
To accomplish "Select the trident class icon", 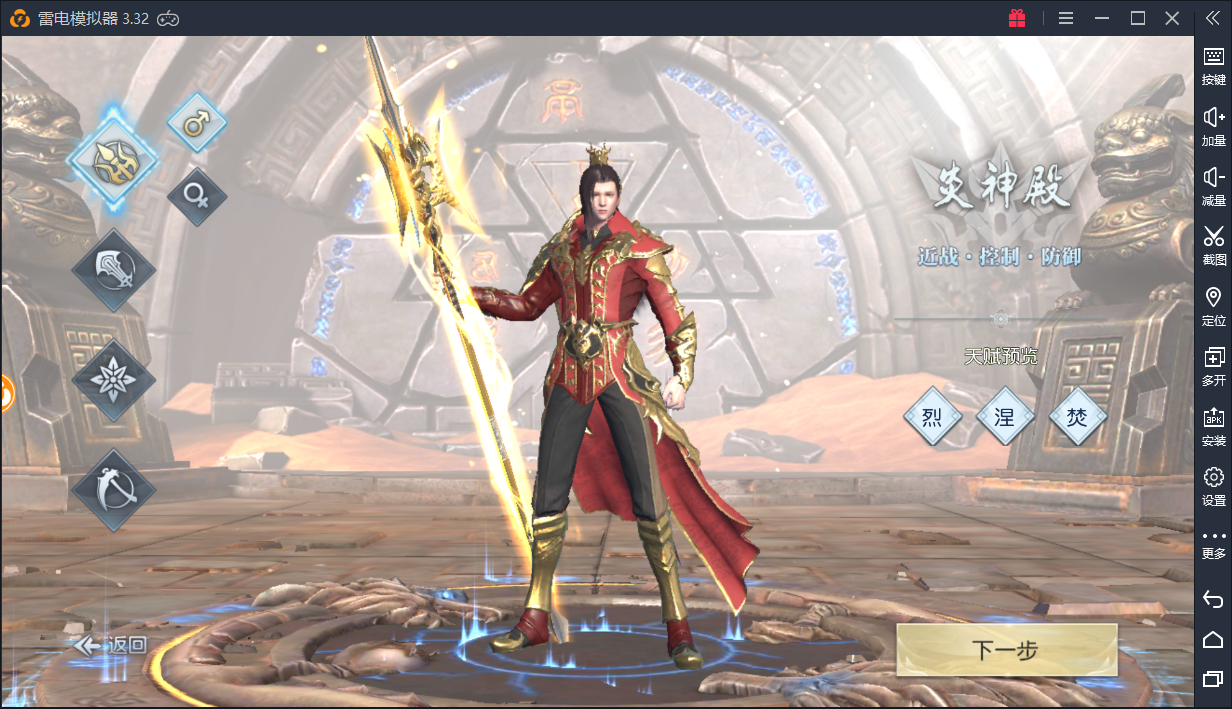I will tap(112, 158).
